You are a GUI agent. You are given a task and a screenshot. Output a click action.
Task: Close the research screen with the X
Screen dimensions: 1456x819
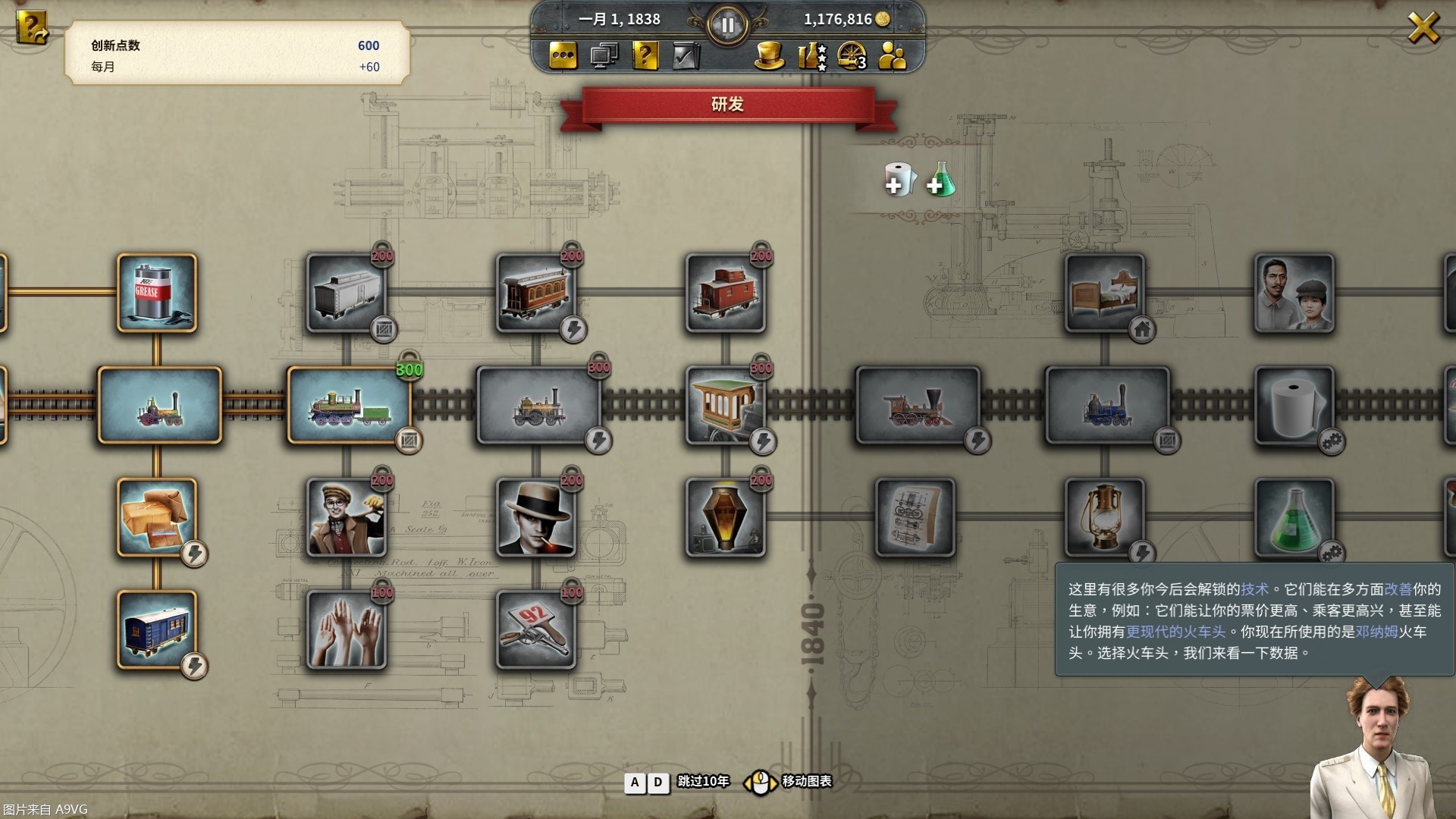tap(1423, 29)
